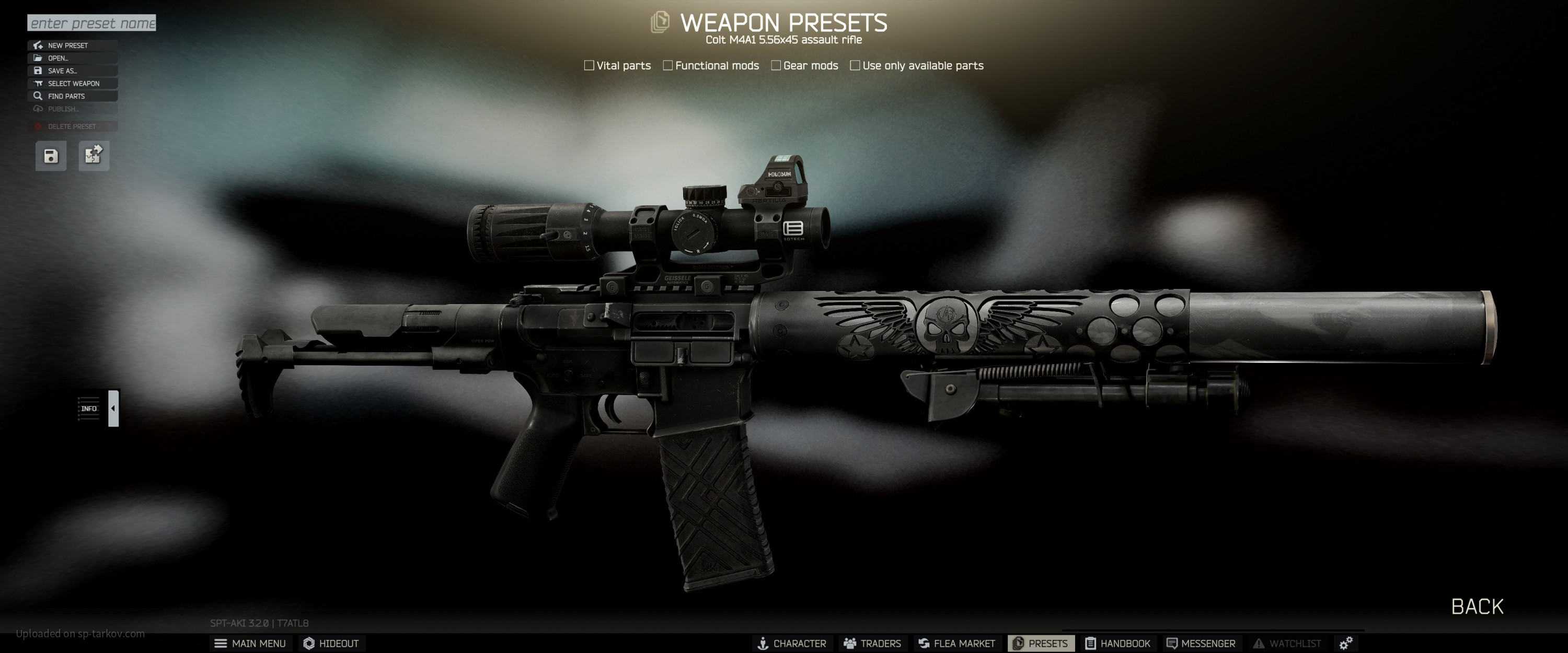The height and width of the screenshot is (653, 1568).
Task: Open the Main Menu
Action: coord(250,643)
